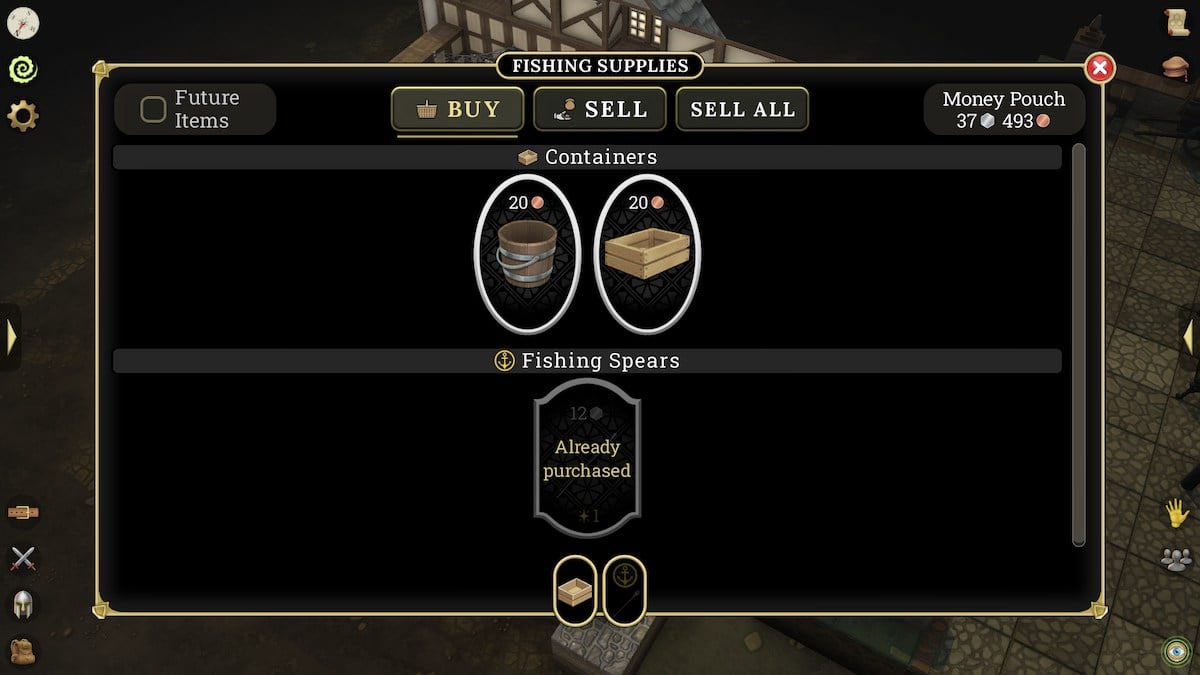This screenshot has height=675, width=1200.
Task: Open the scroll icon at top right
Action: (x=1176, y=22)
